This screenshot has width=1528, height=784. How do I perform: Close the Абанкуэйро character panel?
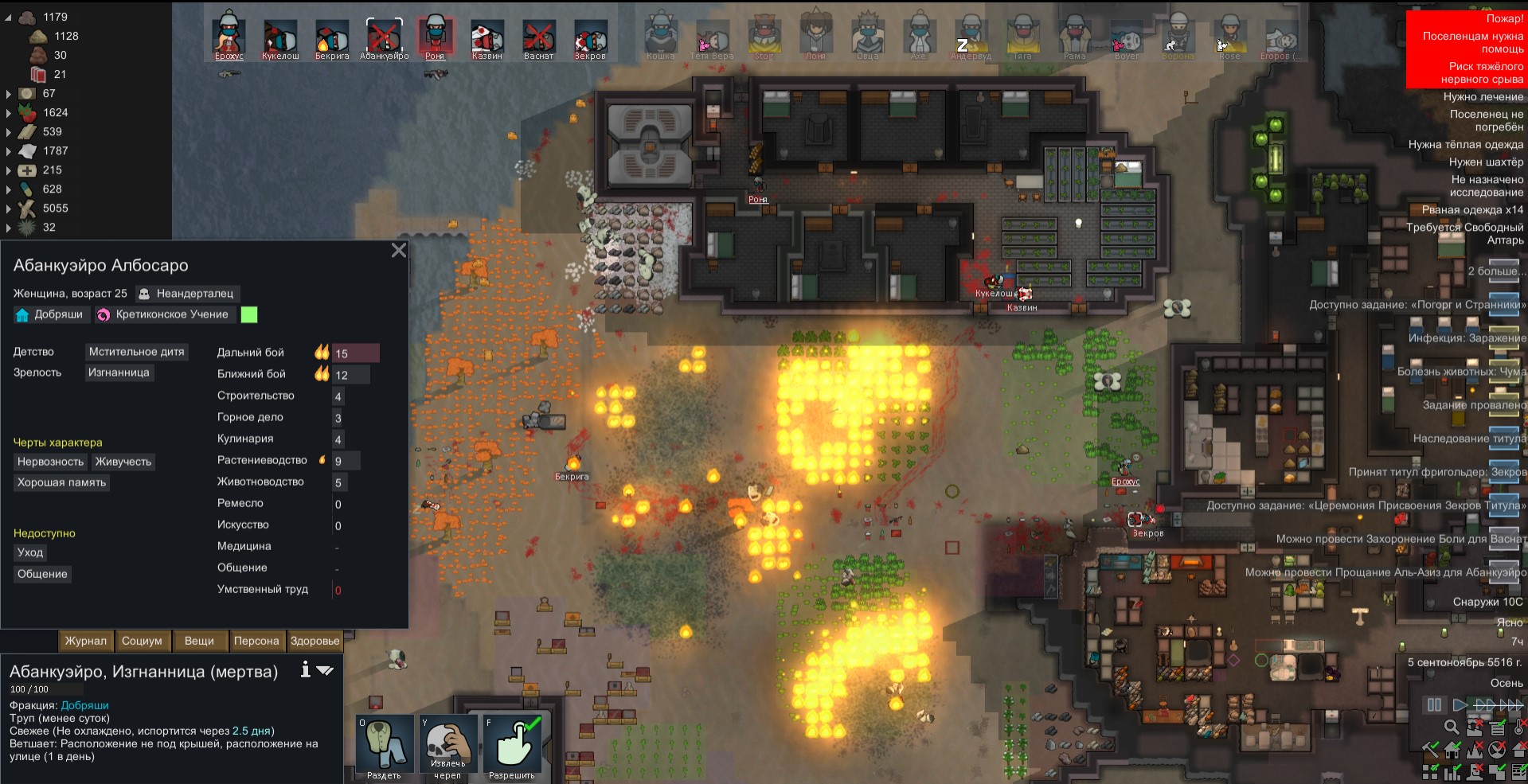[399, 251]
